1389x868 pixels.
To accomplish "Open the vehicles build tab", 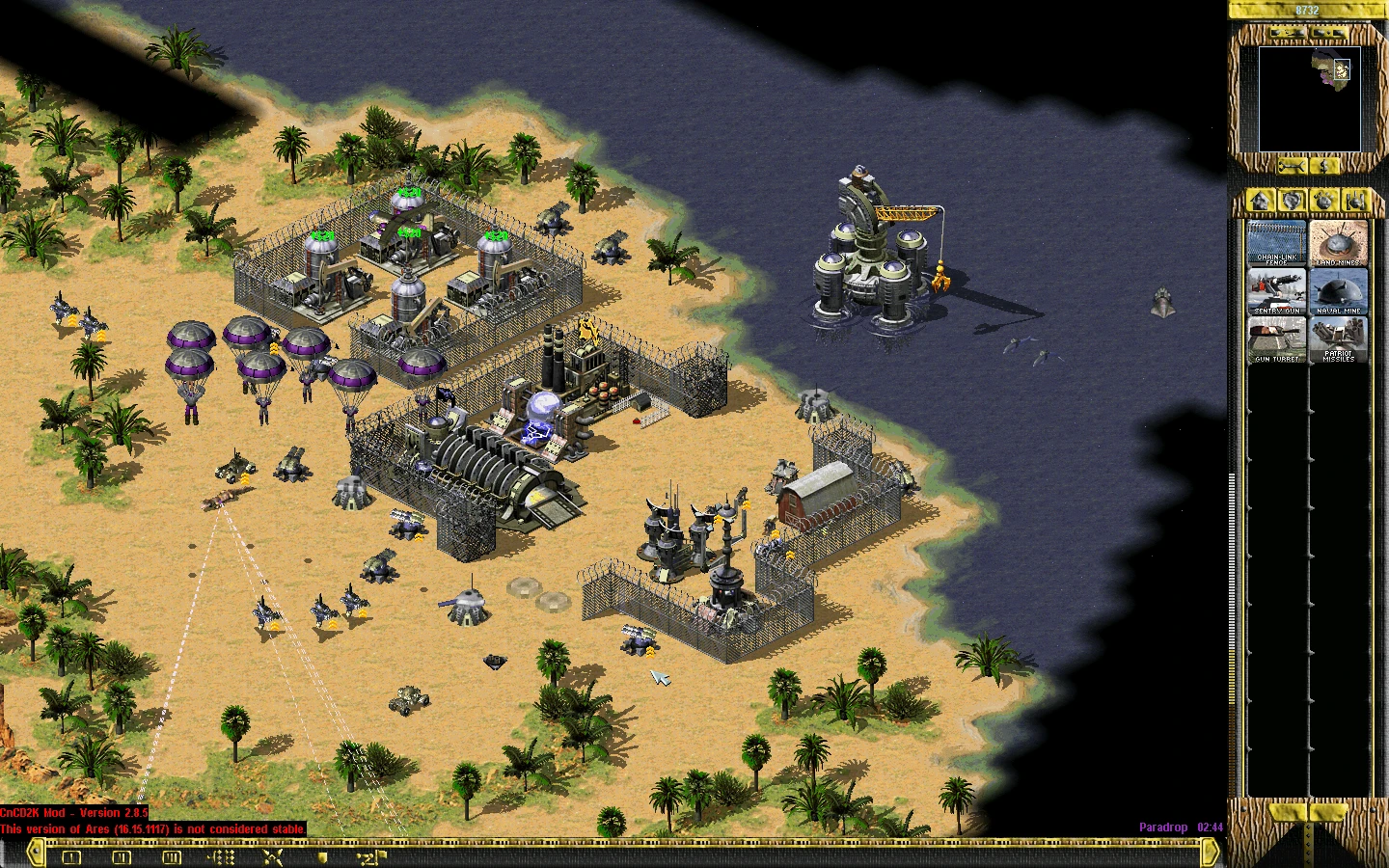I will coord(1355,201).
